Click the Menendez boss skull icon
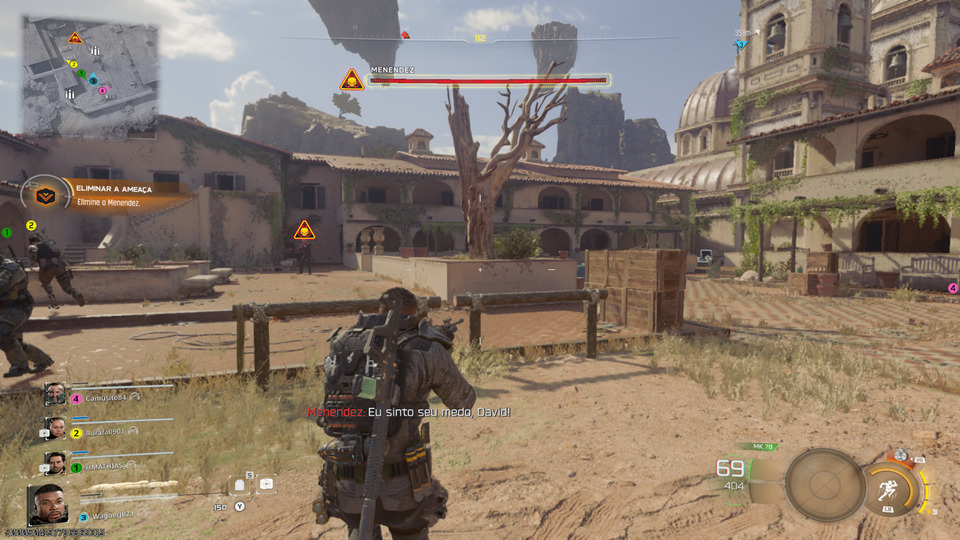Image resolution: width=960 pixels, height=540 pixels. pos(351,80)
